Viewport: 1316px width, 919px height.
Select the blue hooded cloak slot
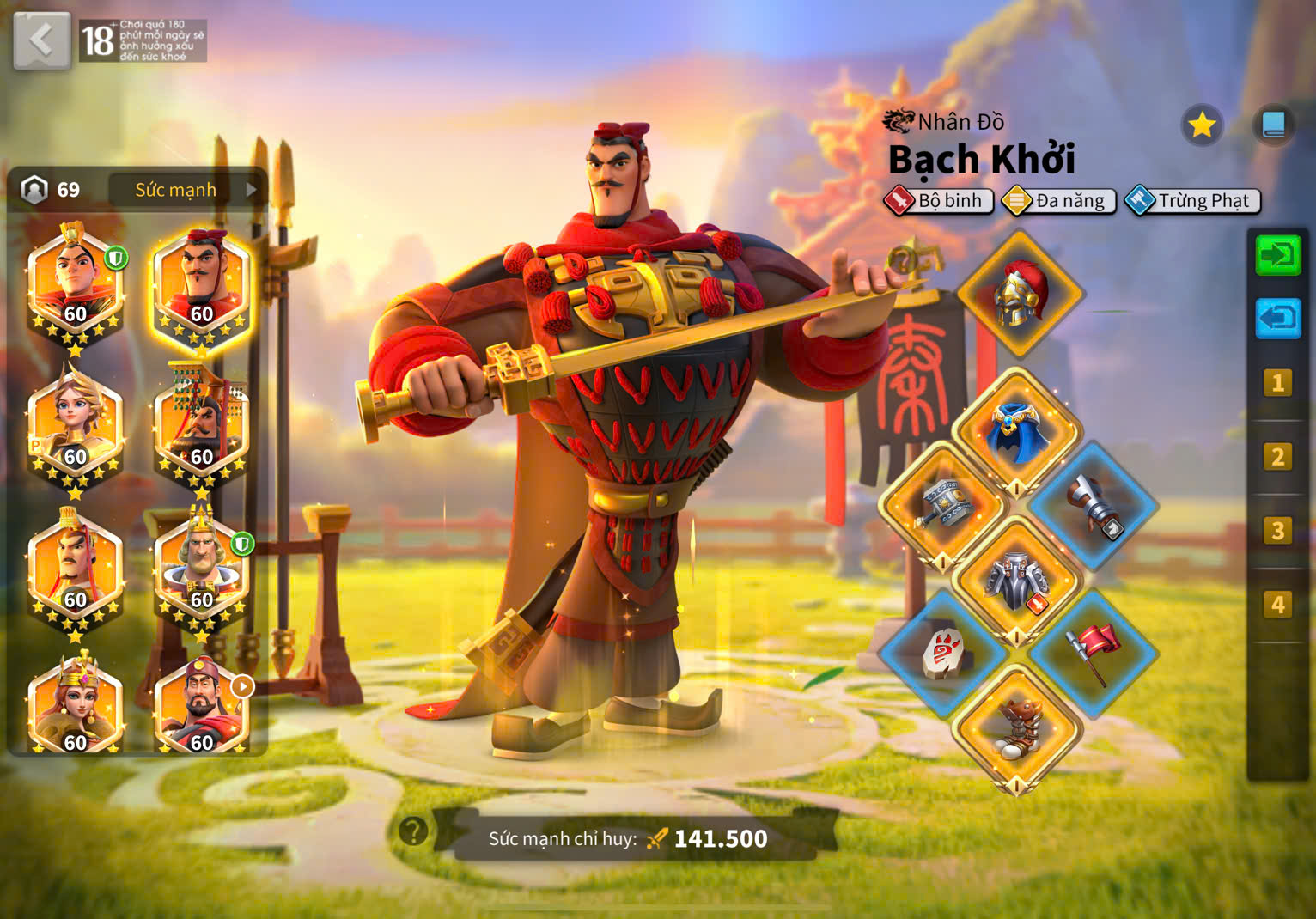point(1018,431)
